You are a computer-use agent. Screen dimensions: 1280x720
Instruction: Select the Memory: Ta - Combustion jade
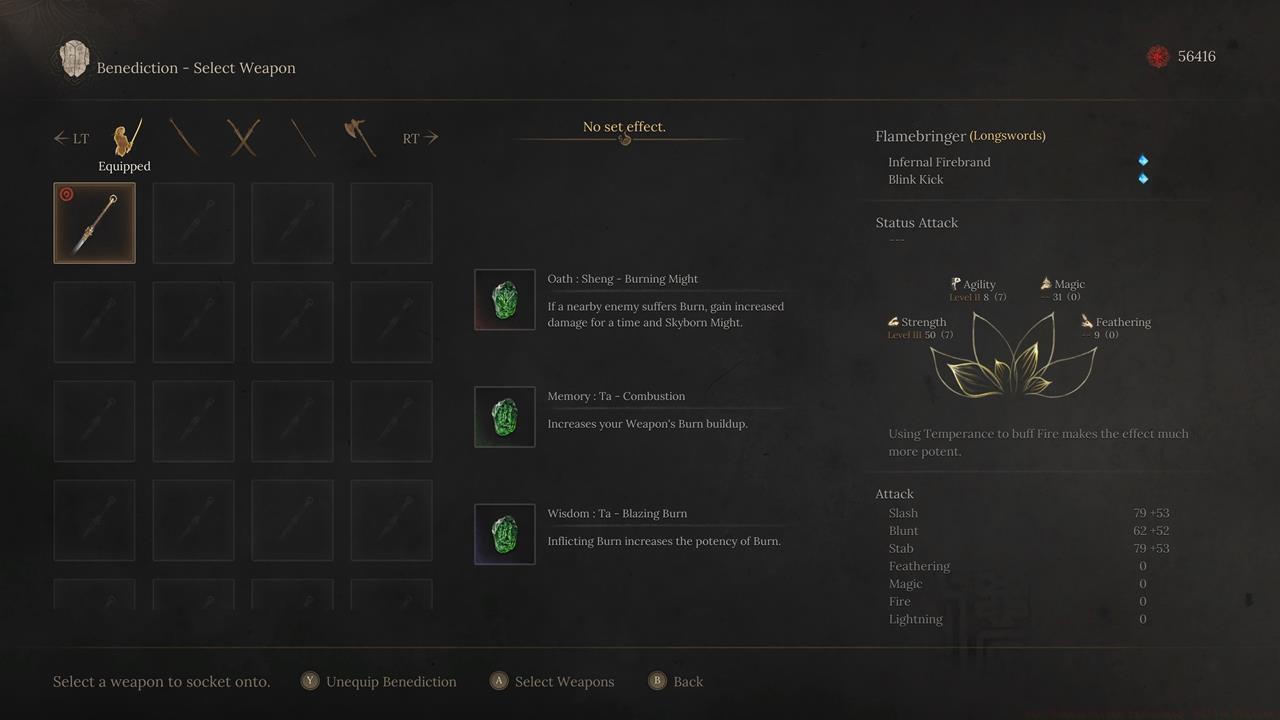(504, 417)
